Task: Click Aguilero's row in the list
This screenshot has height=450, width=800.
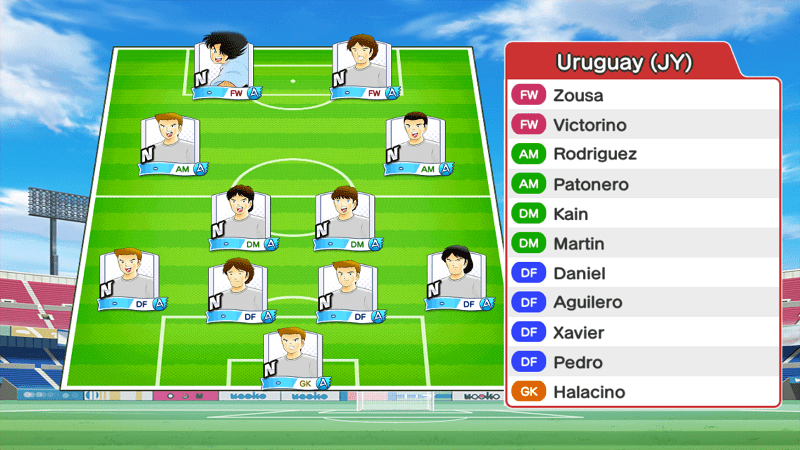Action: tap(642, 302)
